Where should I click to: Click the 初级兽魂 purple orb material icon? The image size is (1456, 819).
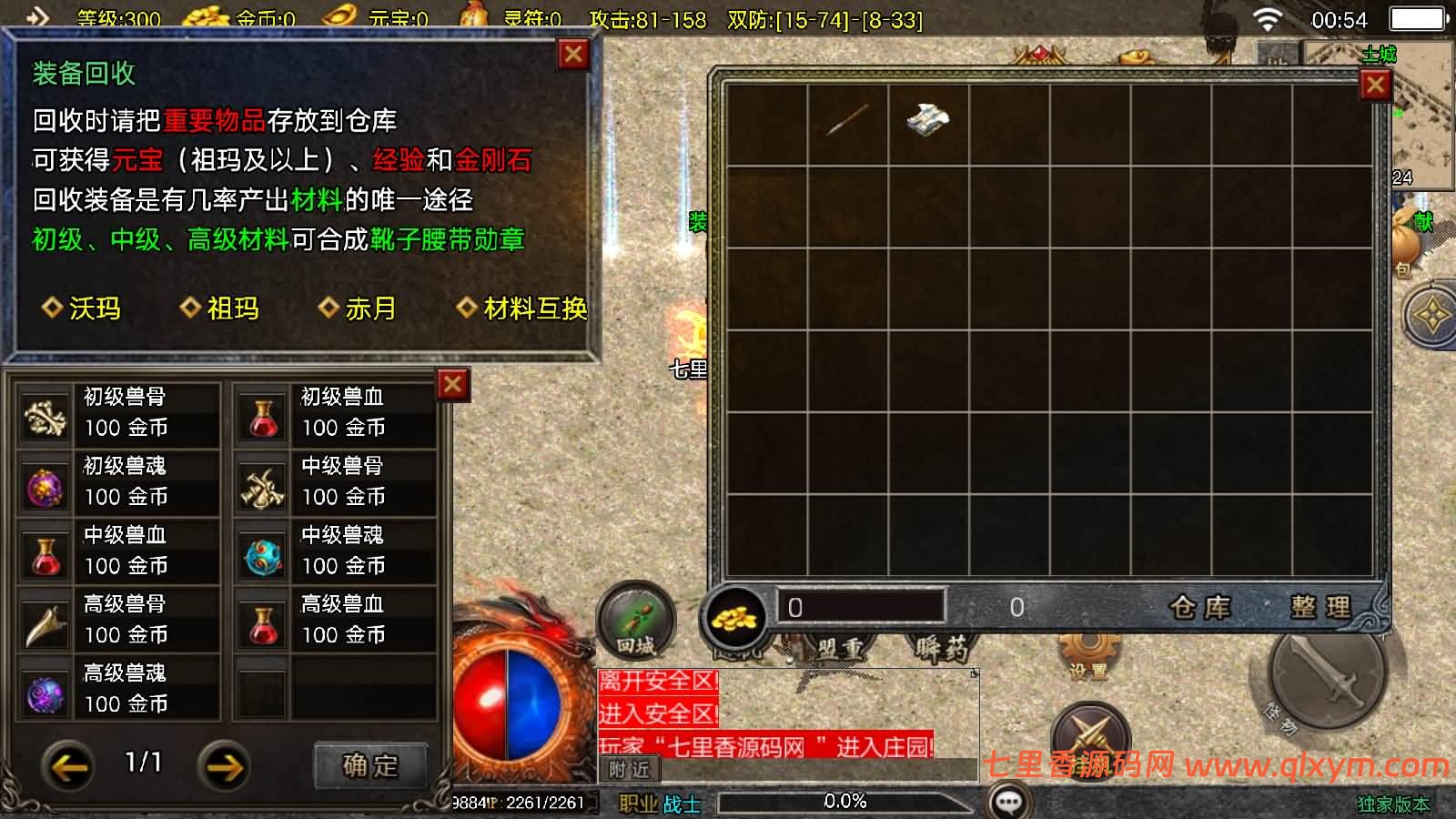44,486
